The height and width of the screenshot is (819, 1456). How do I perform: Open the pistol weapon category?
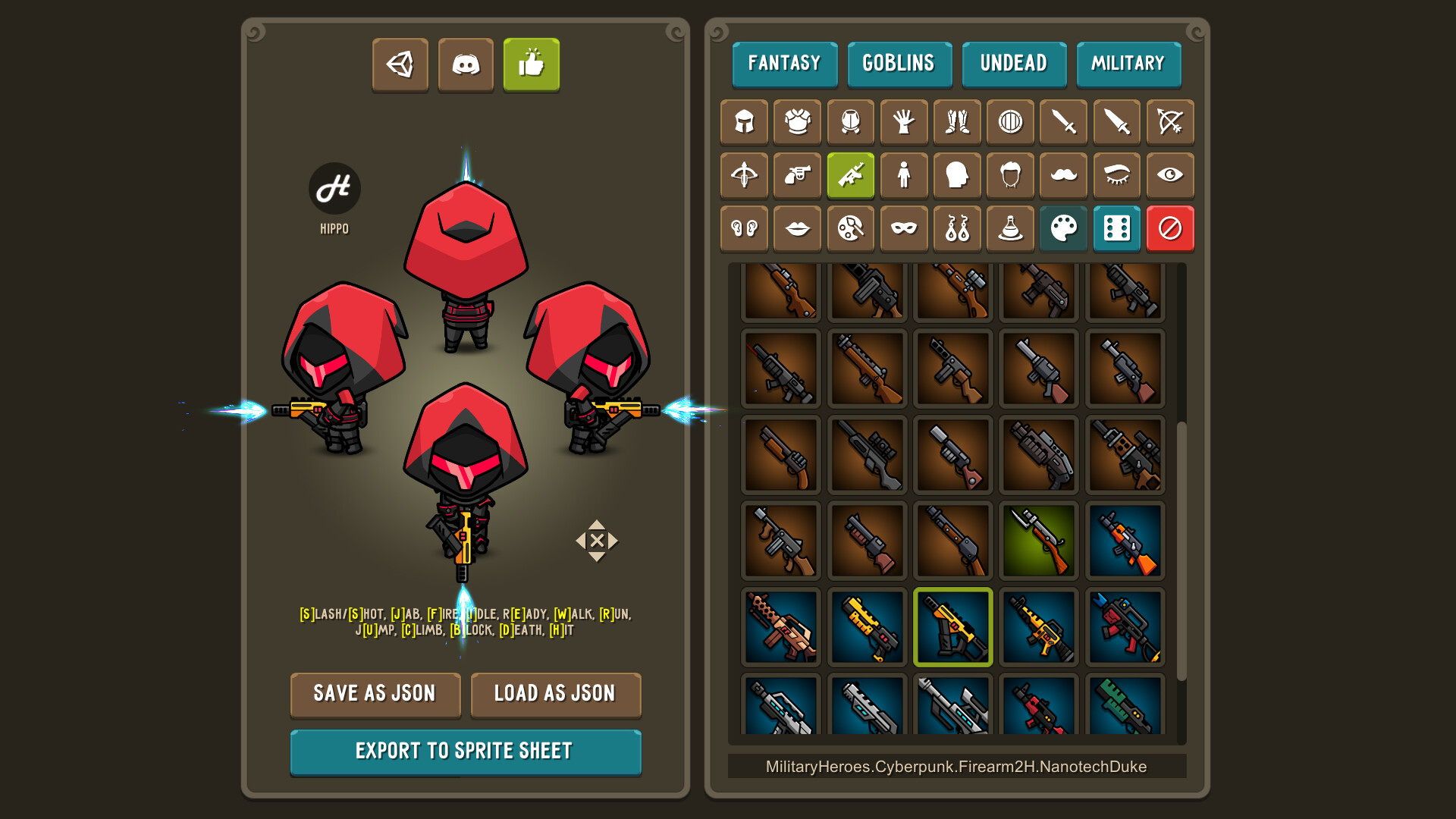coord(797,175)
